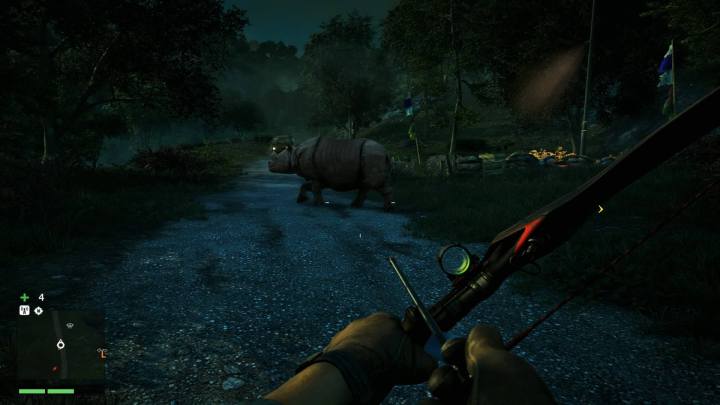Select the white square body armor icon
This screenshot has height=405, width=720.
tap(23, 310)
